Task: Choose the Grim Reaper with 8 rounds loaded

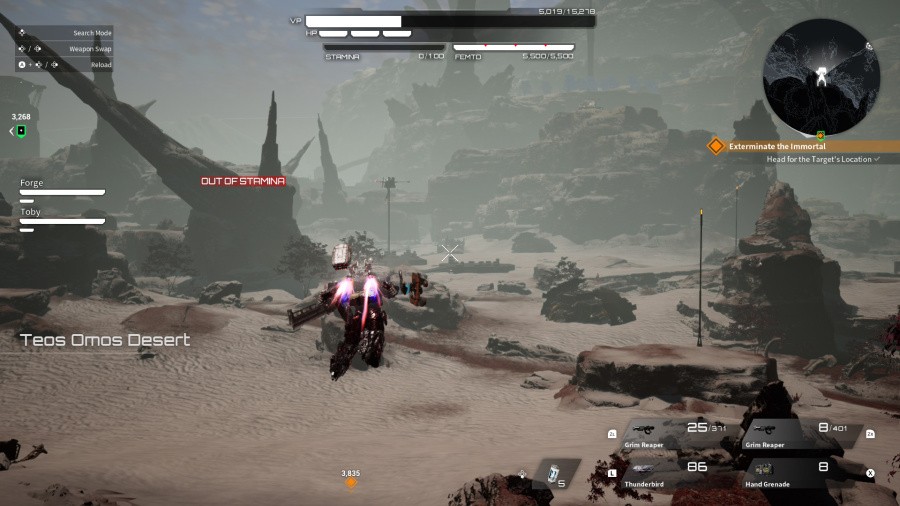Action: tap(797, 433)
